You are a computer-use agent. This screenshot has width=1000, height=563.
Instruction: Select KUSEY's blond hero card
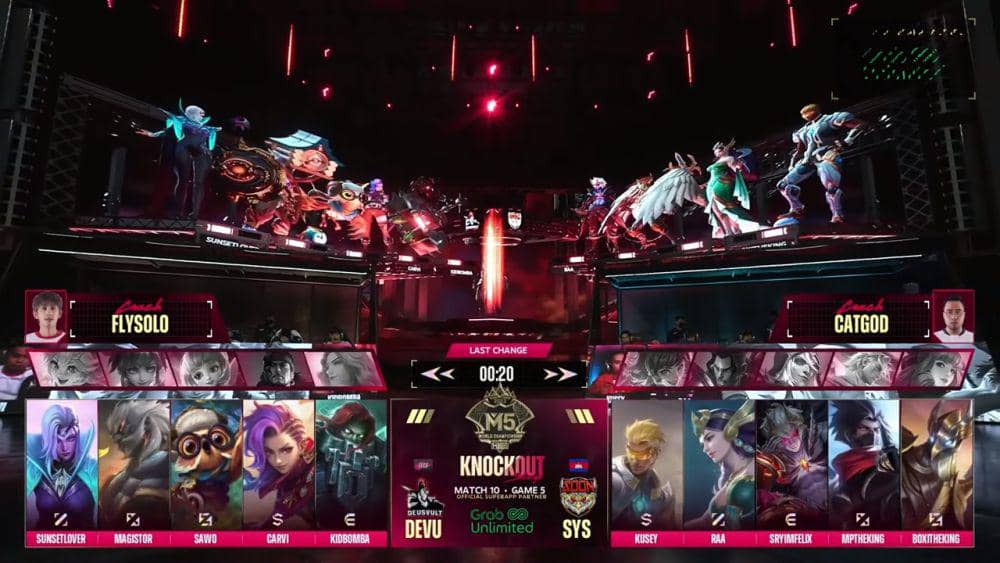(x=647, y=463)
